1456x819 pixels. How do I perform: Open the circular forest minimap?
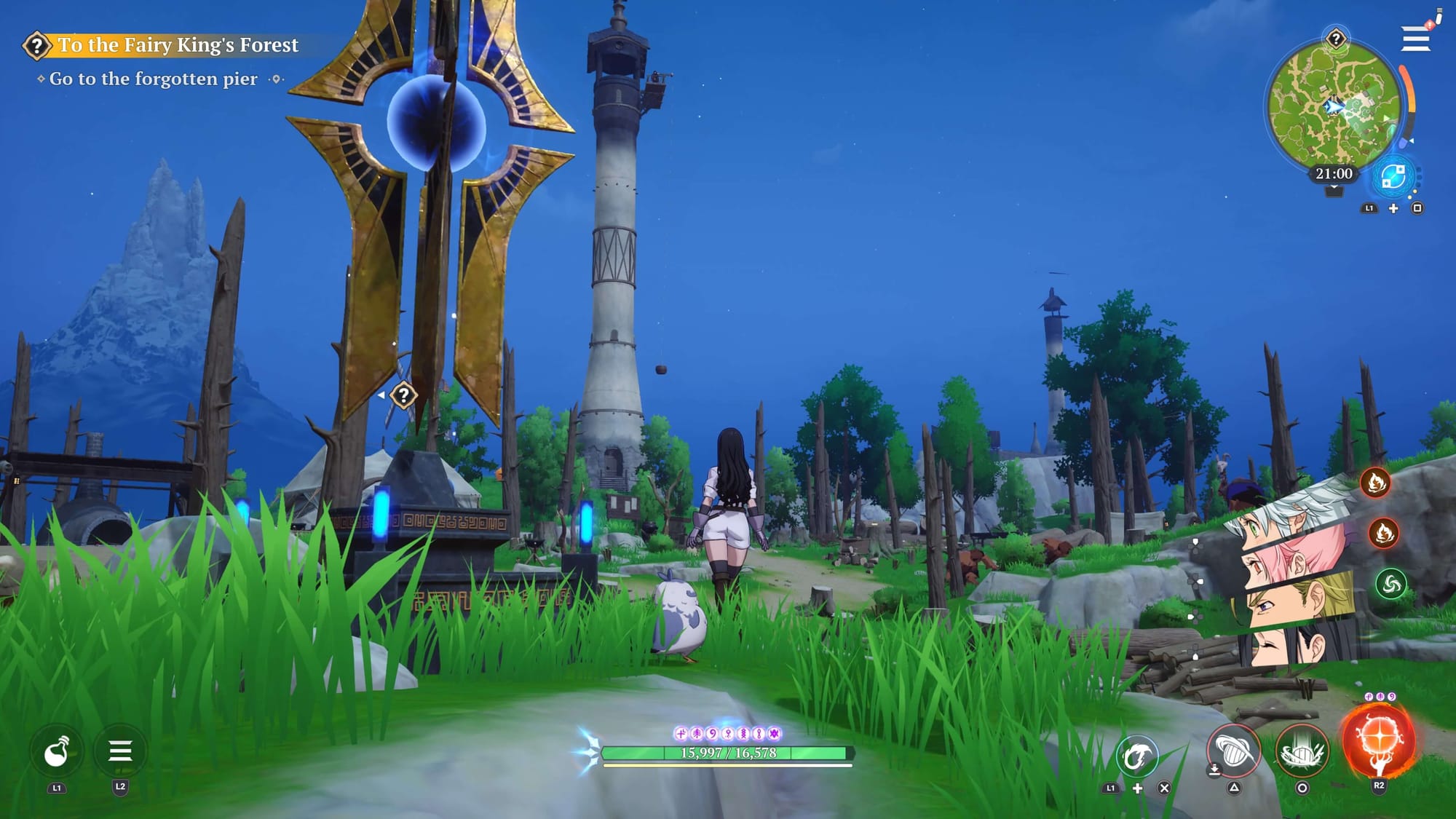pos(1333,105)
